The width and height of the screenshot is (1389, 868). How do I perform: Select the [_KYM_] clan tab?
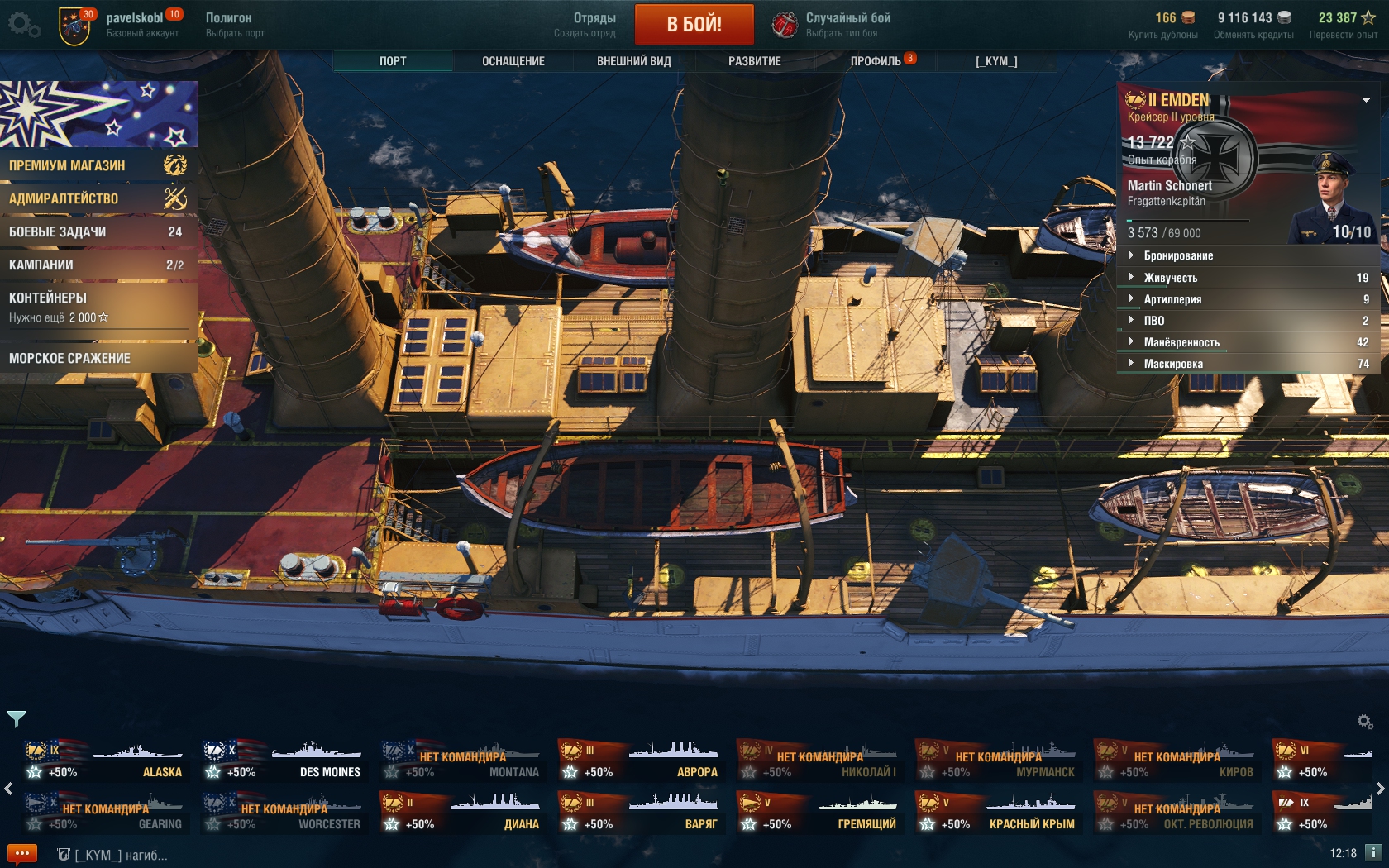pyautogui.click(x=996, y=61)
